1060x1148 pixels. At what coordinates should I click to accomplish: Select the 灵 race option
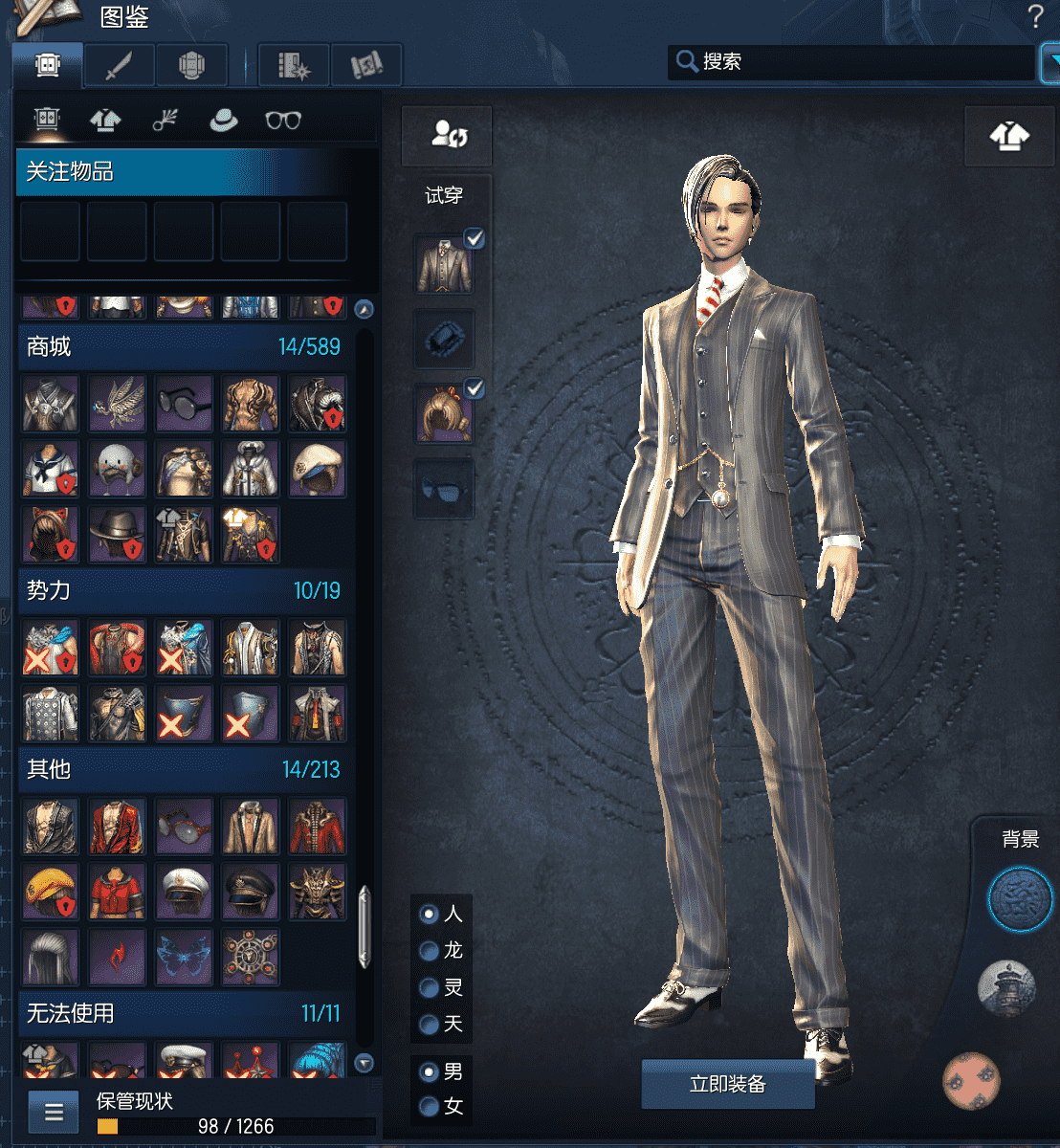click(x=430, y=988)
